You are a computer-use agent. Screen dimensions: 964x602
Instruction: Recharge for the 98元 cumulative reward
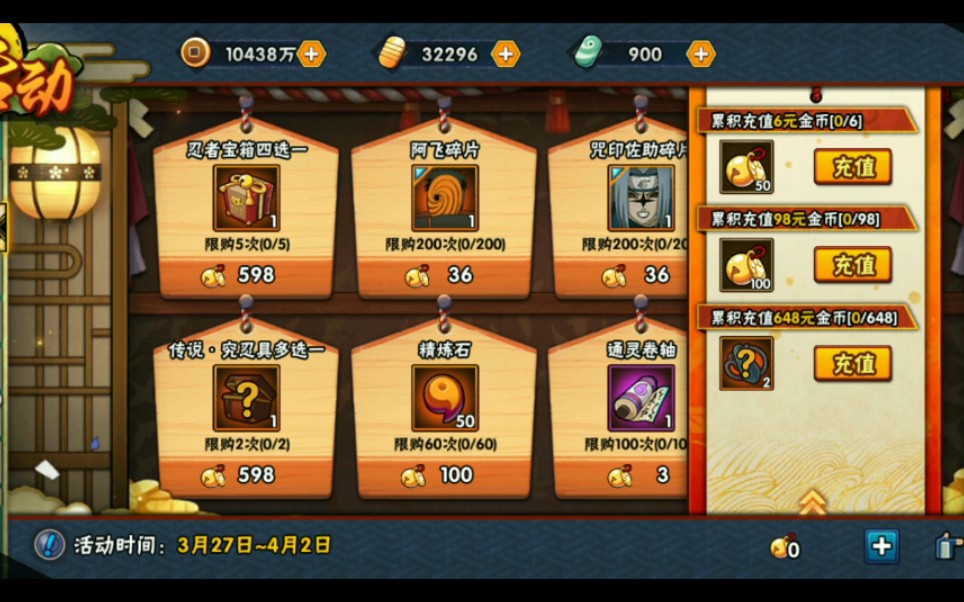(x=852, y=264)
